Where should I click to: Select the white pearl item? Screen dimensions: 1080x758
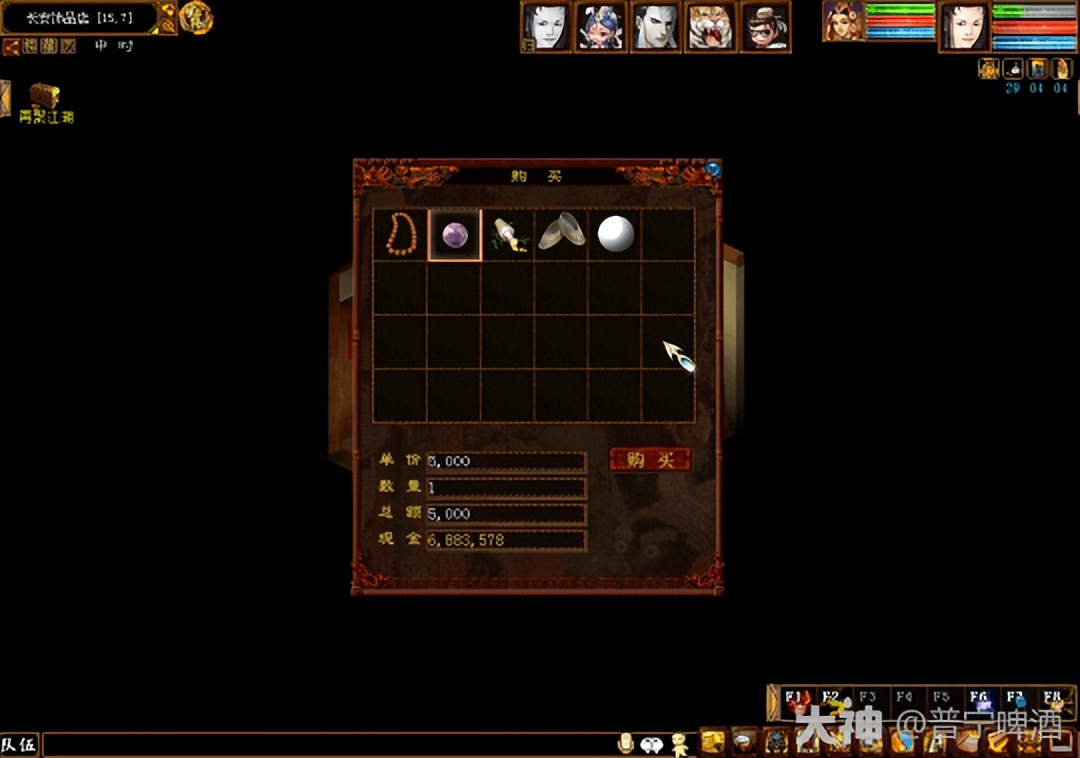[x=615, y=235]
